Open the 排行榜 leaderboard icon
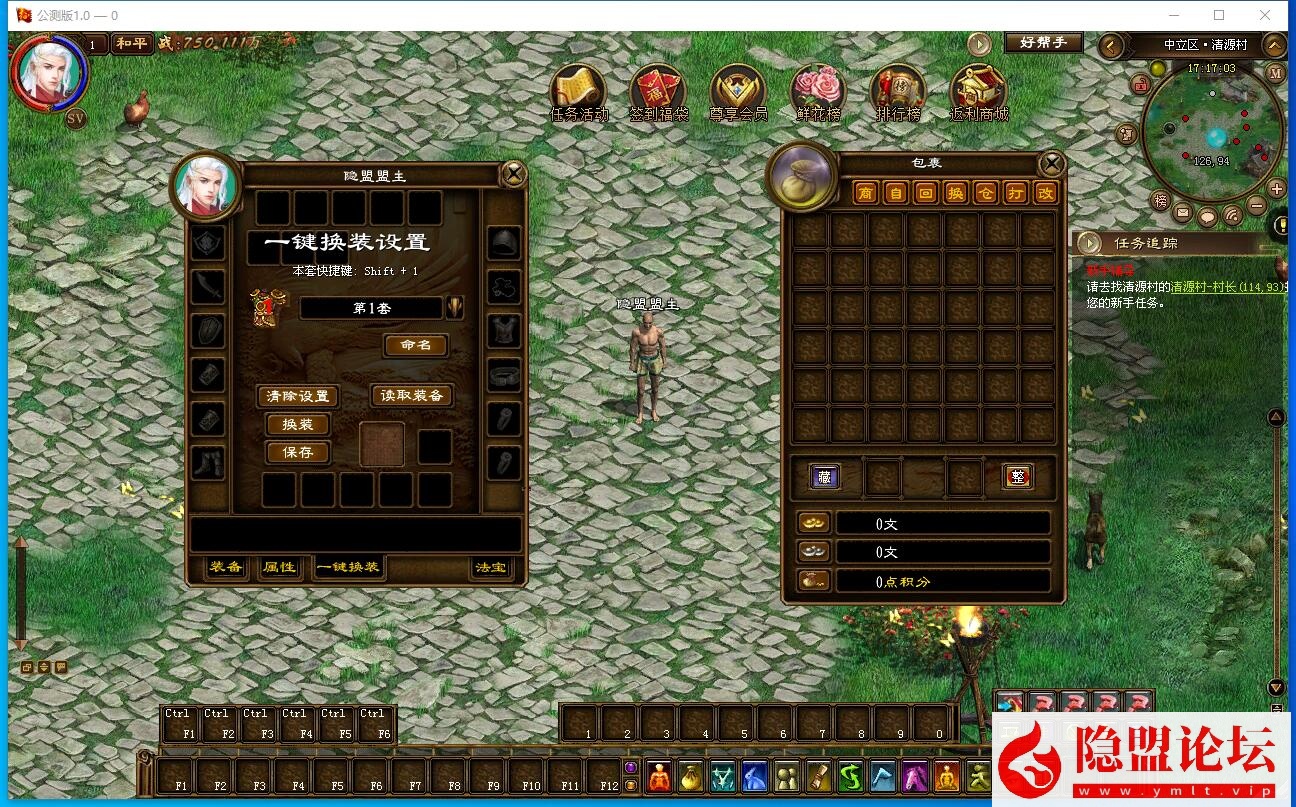 tap(897, 93)
